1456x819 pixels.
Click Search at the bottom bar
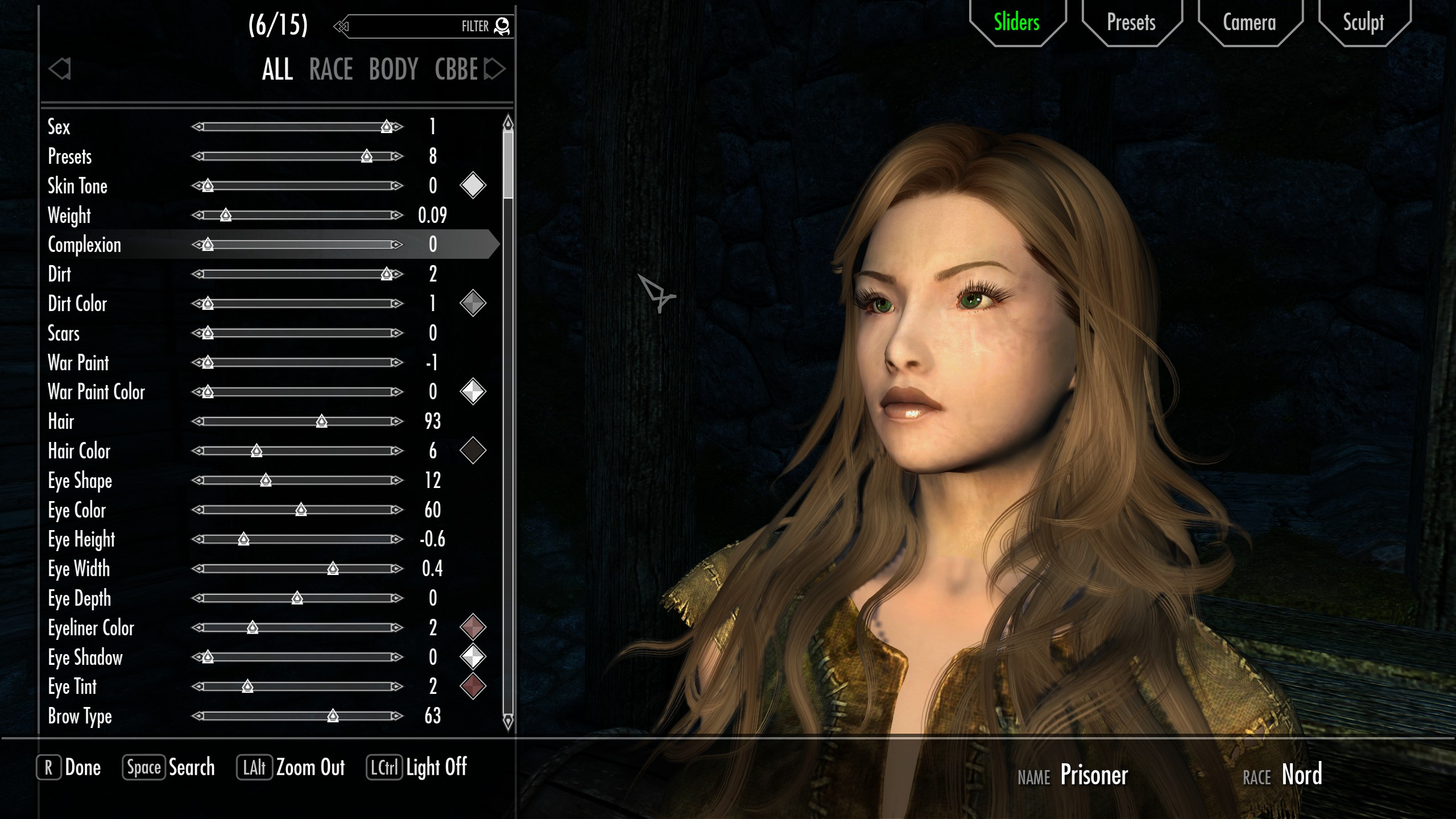(x=192, y=767)
